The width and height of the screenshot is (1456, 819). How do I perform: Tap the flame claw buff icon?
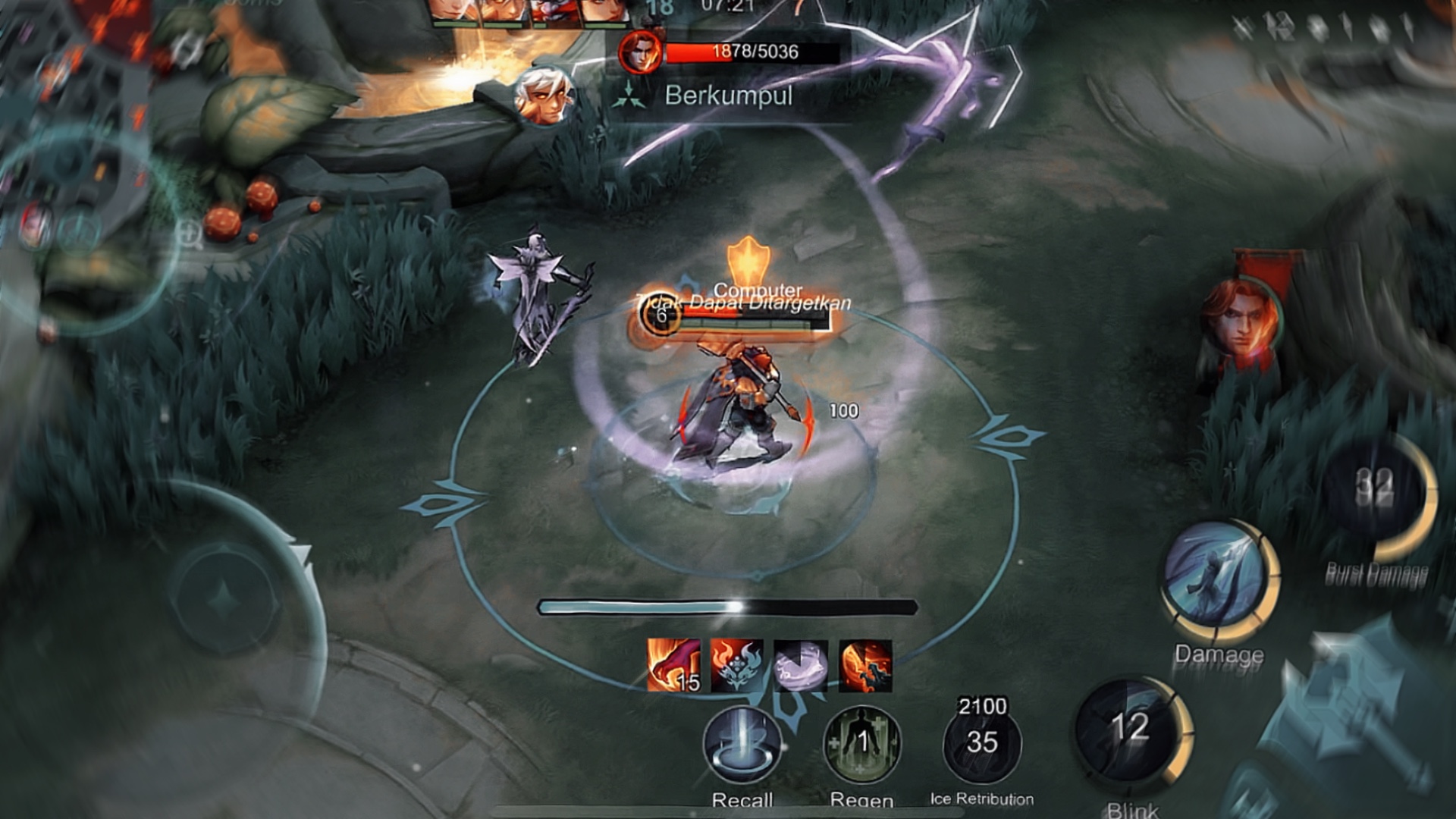coord(673,665)
